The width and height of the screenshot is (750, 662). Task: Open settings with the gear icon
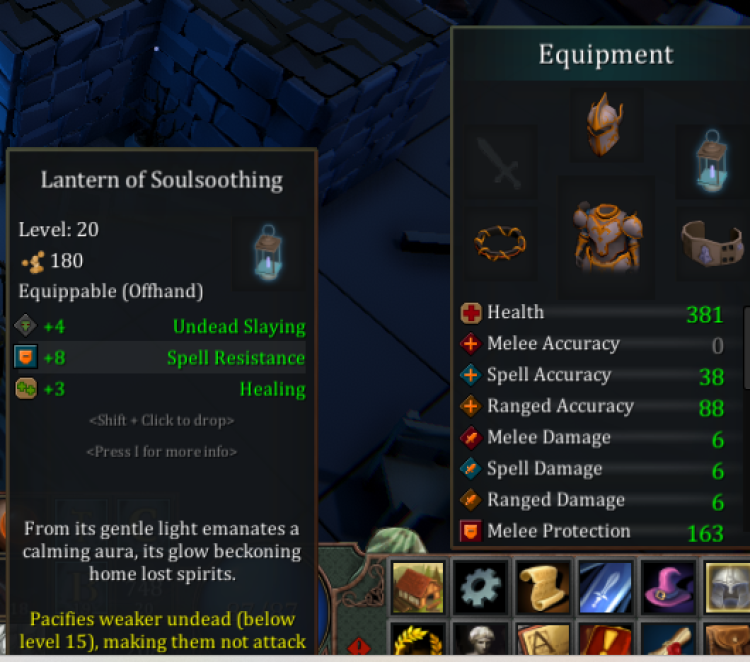tap(481, 586)
